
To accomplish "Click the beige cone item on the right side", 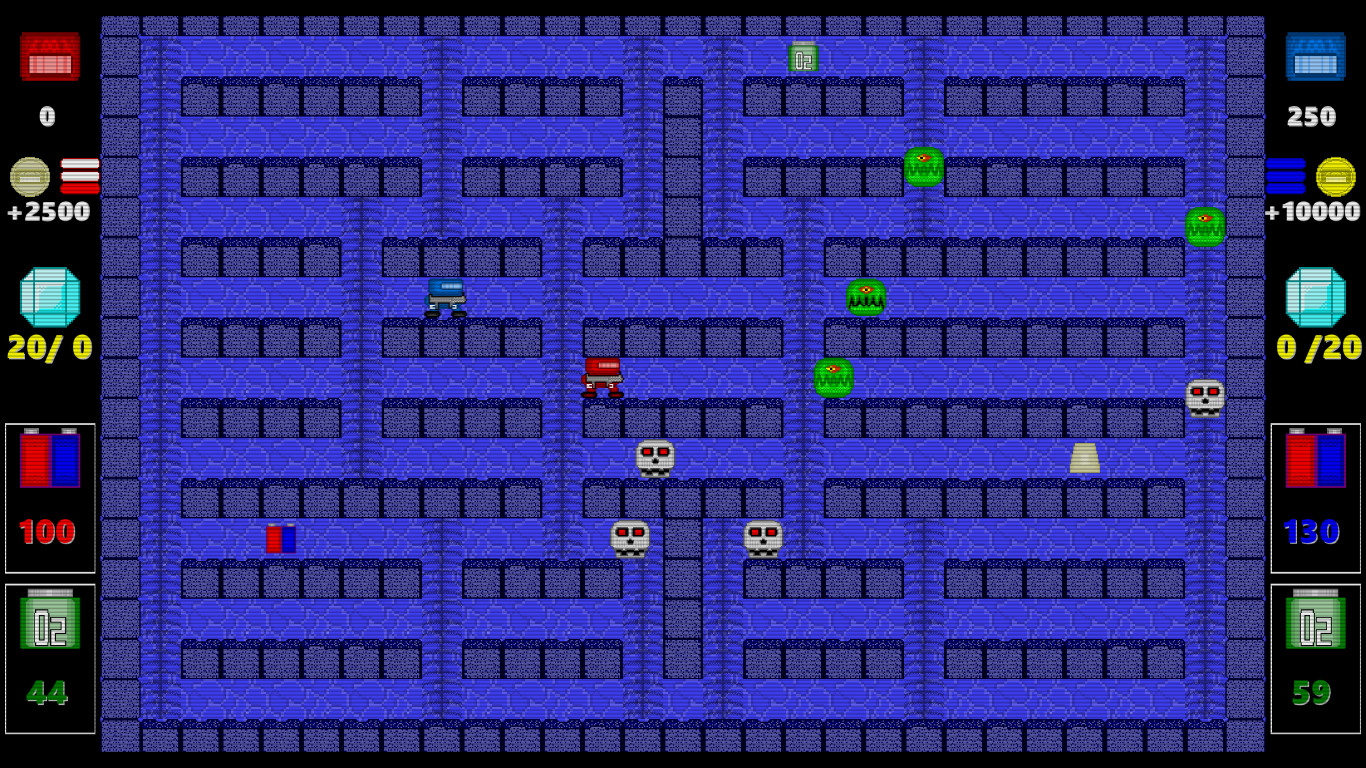I will (x=1087, y=459).
